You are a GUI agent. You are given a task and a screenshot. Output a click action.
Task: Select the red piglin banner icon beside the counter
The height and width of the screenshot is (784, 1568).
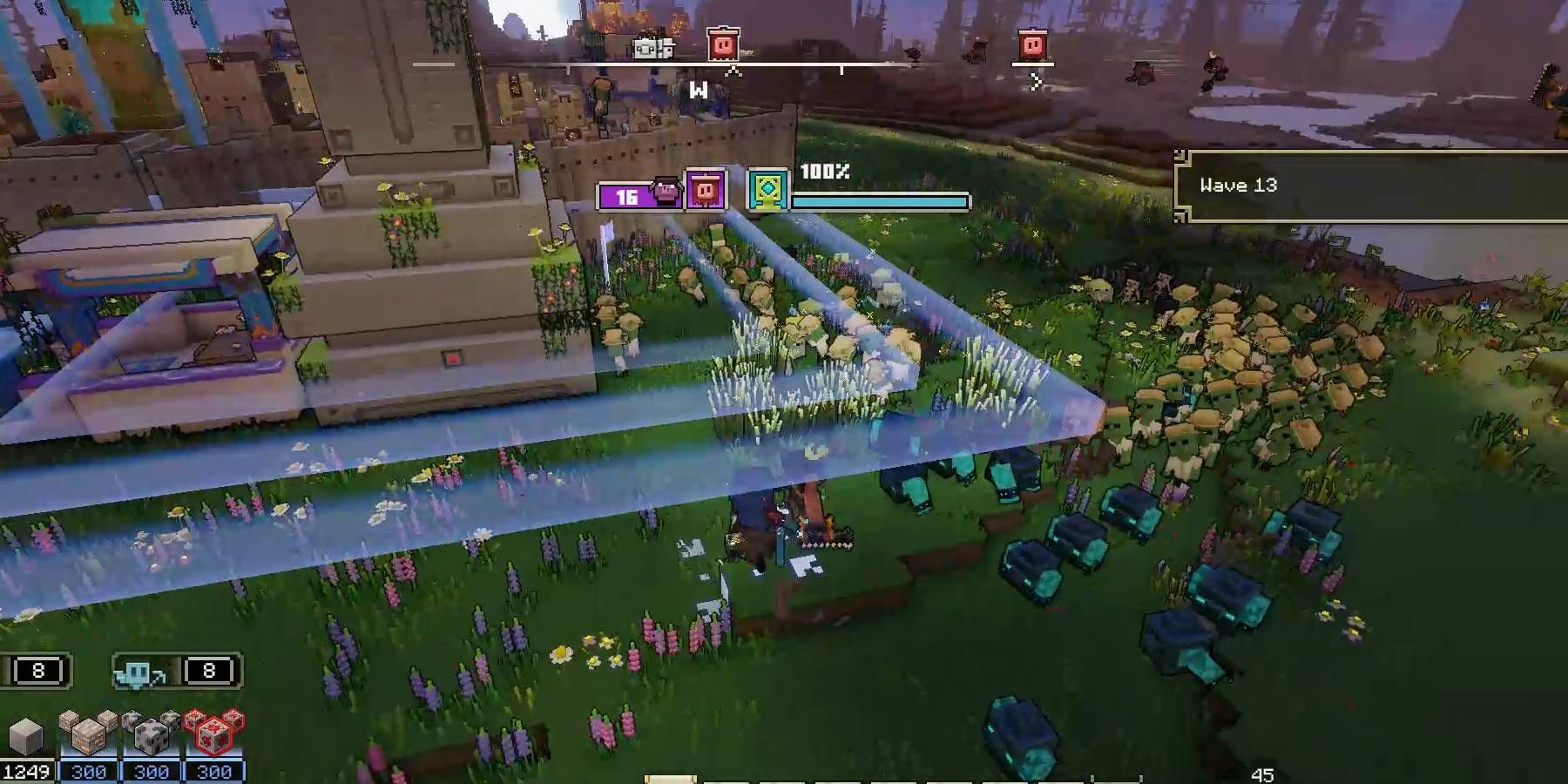click(706, 188)
